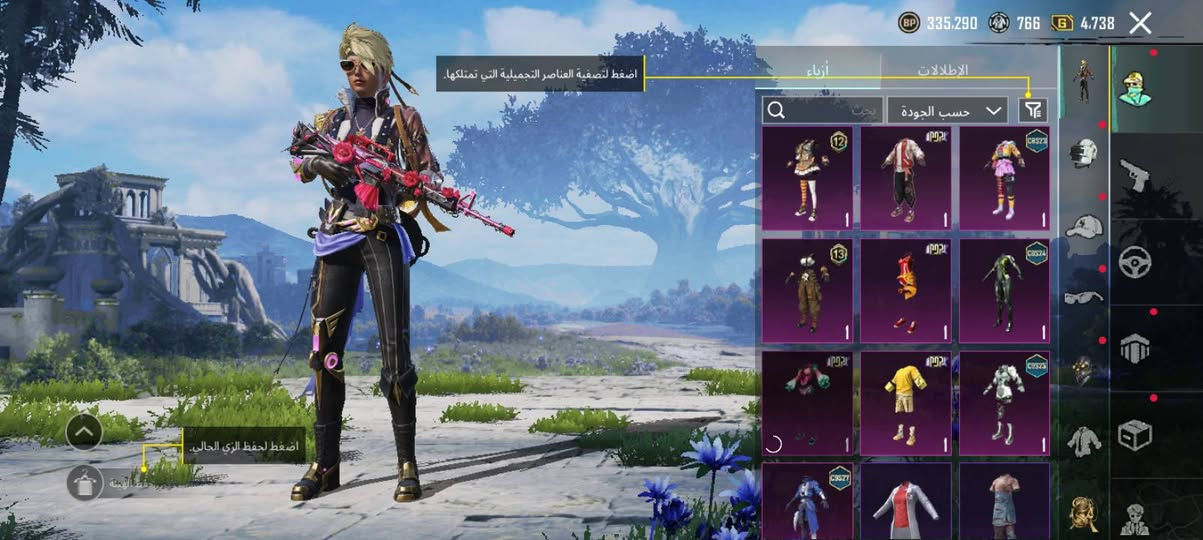
Task: Open the sunglasses category
Action: 1084,297
